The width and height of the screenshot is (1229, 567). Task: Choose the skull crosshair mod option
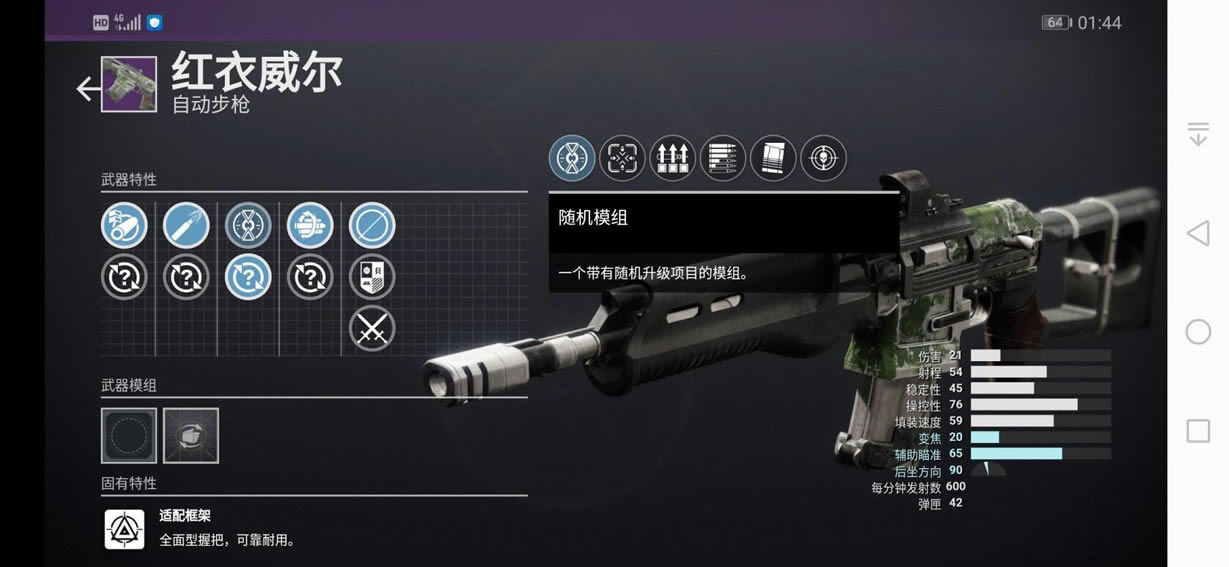click(823, 158)
